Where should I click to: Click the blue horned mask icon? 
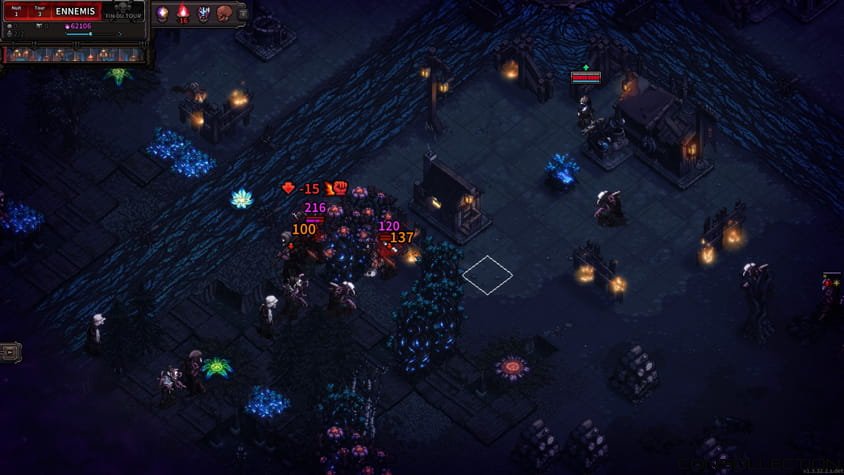pyautogui.click(x=204, y=13)
